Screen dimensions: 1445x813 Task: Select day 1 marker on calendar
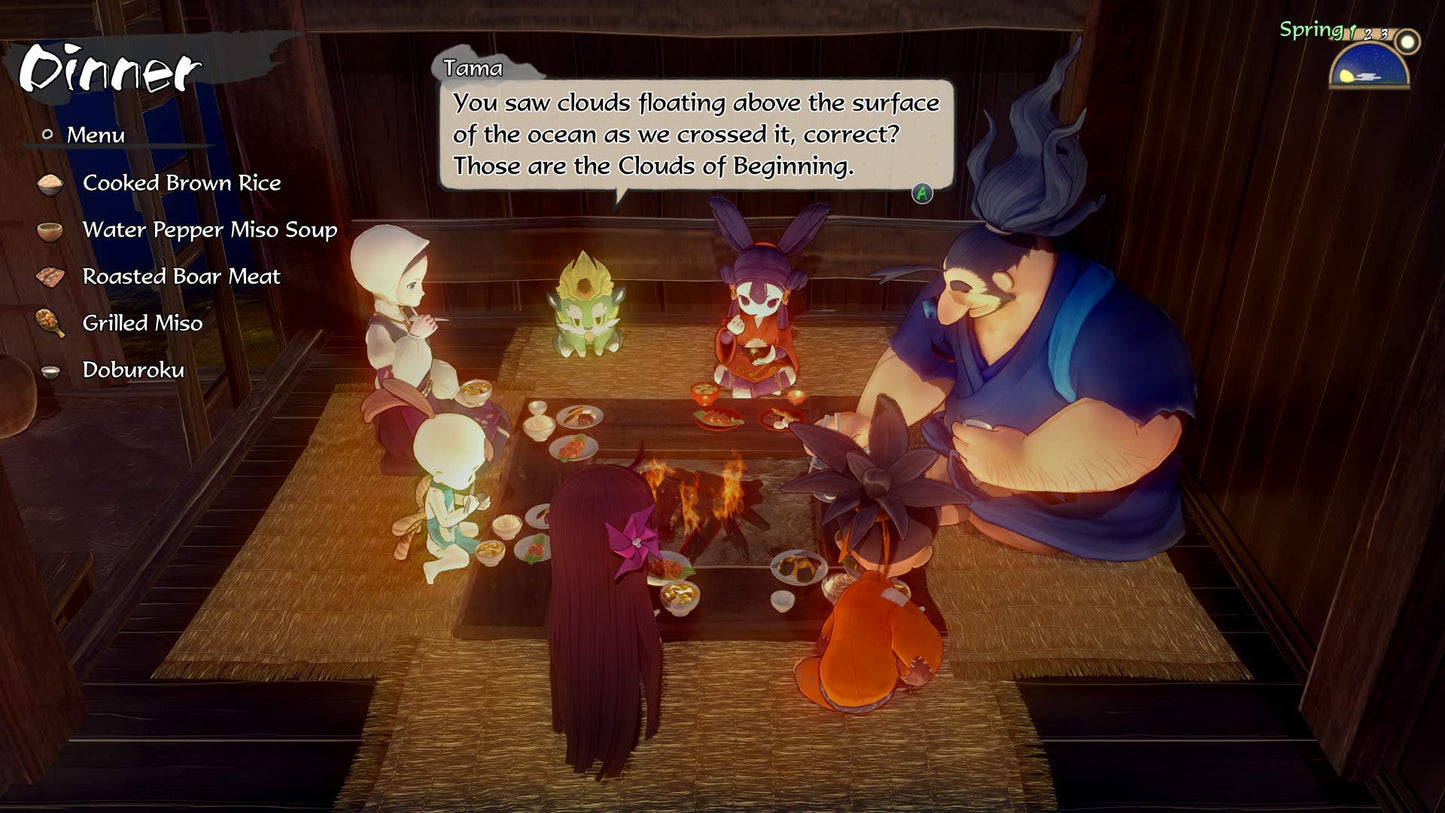point(1351,34)
